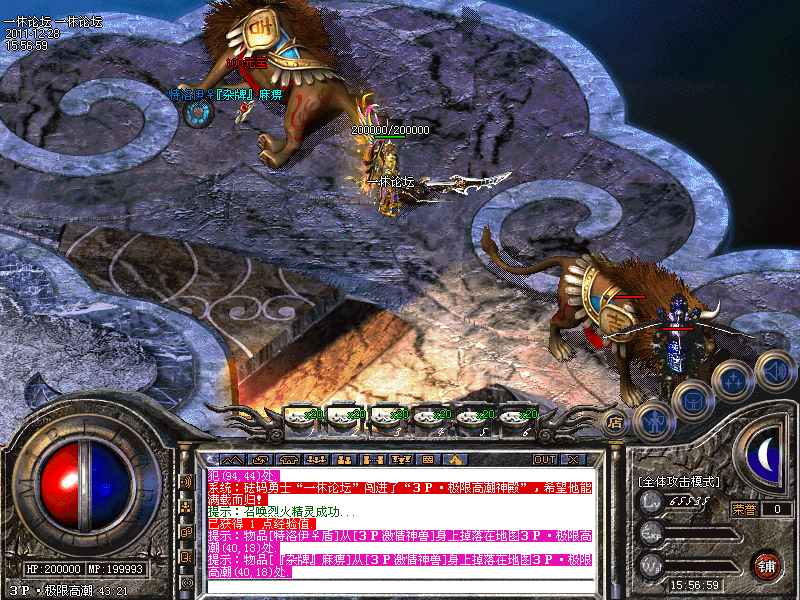This screenshot has width=800, height=600.
Task: Open the bag inventory round button
Action: 691,402
